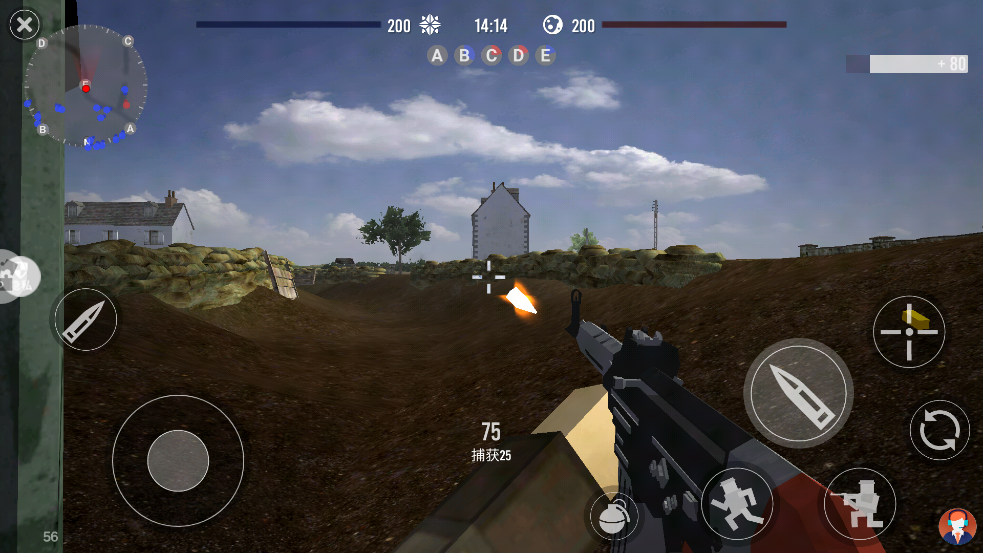The width and height of the screenshot is (983, 553).
Task: Select capture point A indicator
Action: [437, 55]
